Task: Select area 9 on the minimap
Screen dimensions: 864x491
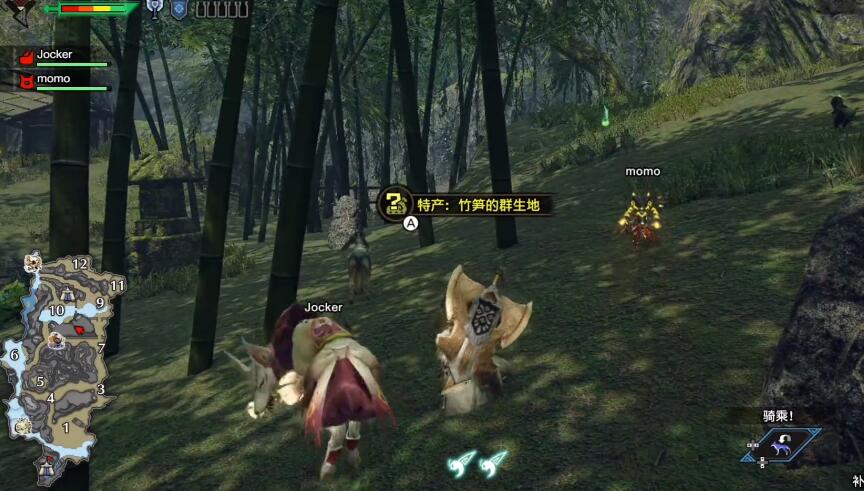Action: tap(99, 302)
